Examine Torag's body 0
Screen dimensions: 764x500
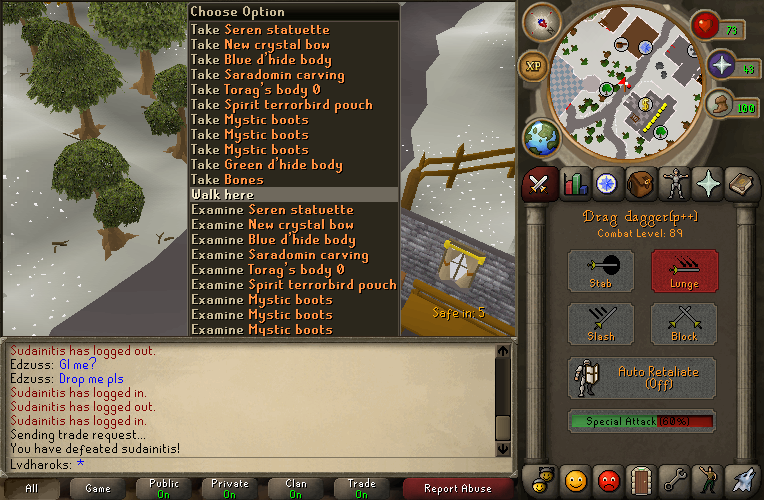coord(269,270)
